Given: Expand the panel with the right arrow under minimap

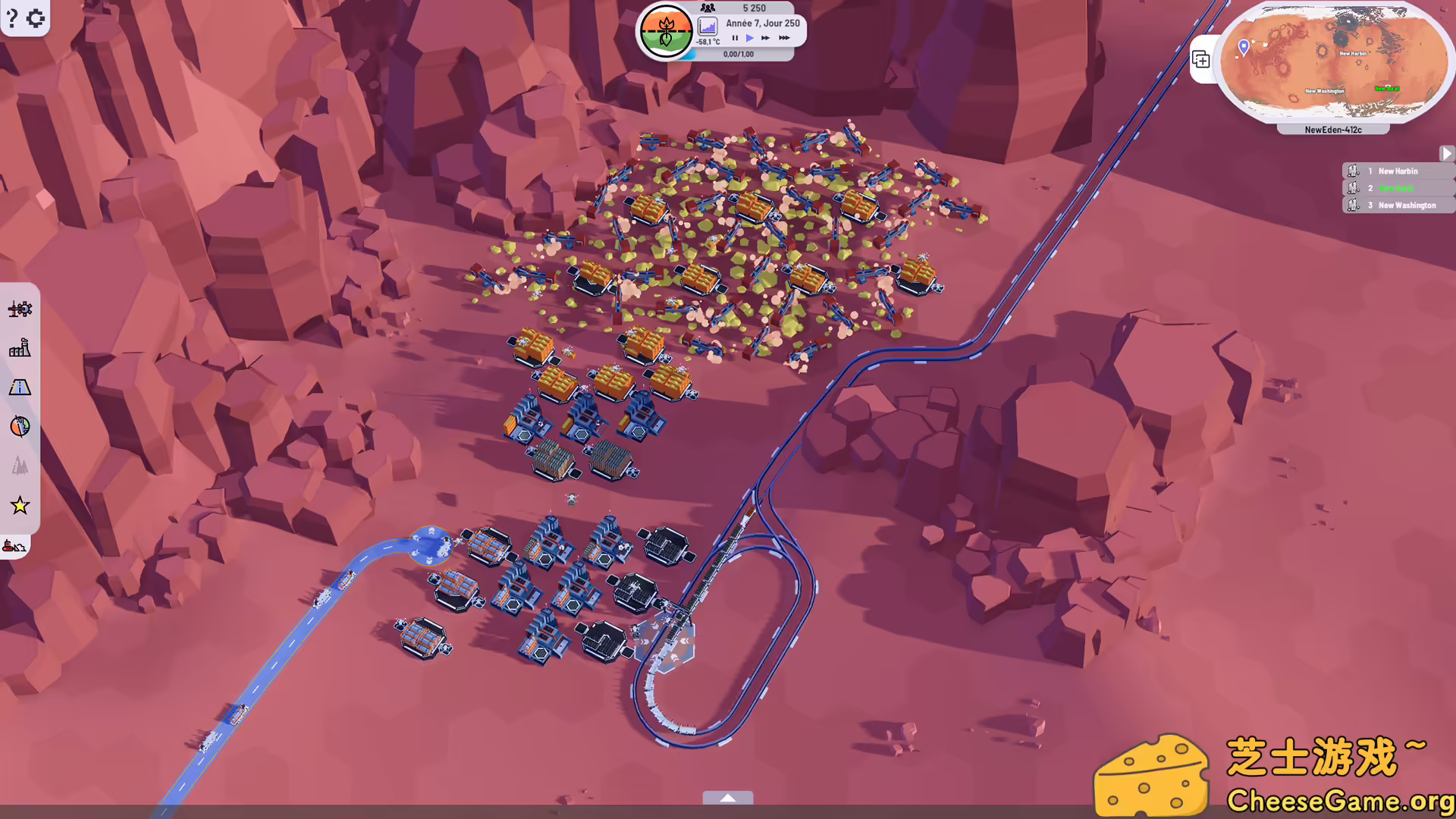Looking at the screenshot, I should [x=1447, y=153].
